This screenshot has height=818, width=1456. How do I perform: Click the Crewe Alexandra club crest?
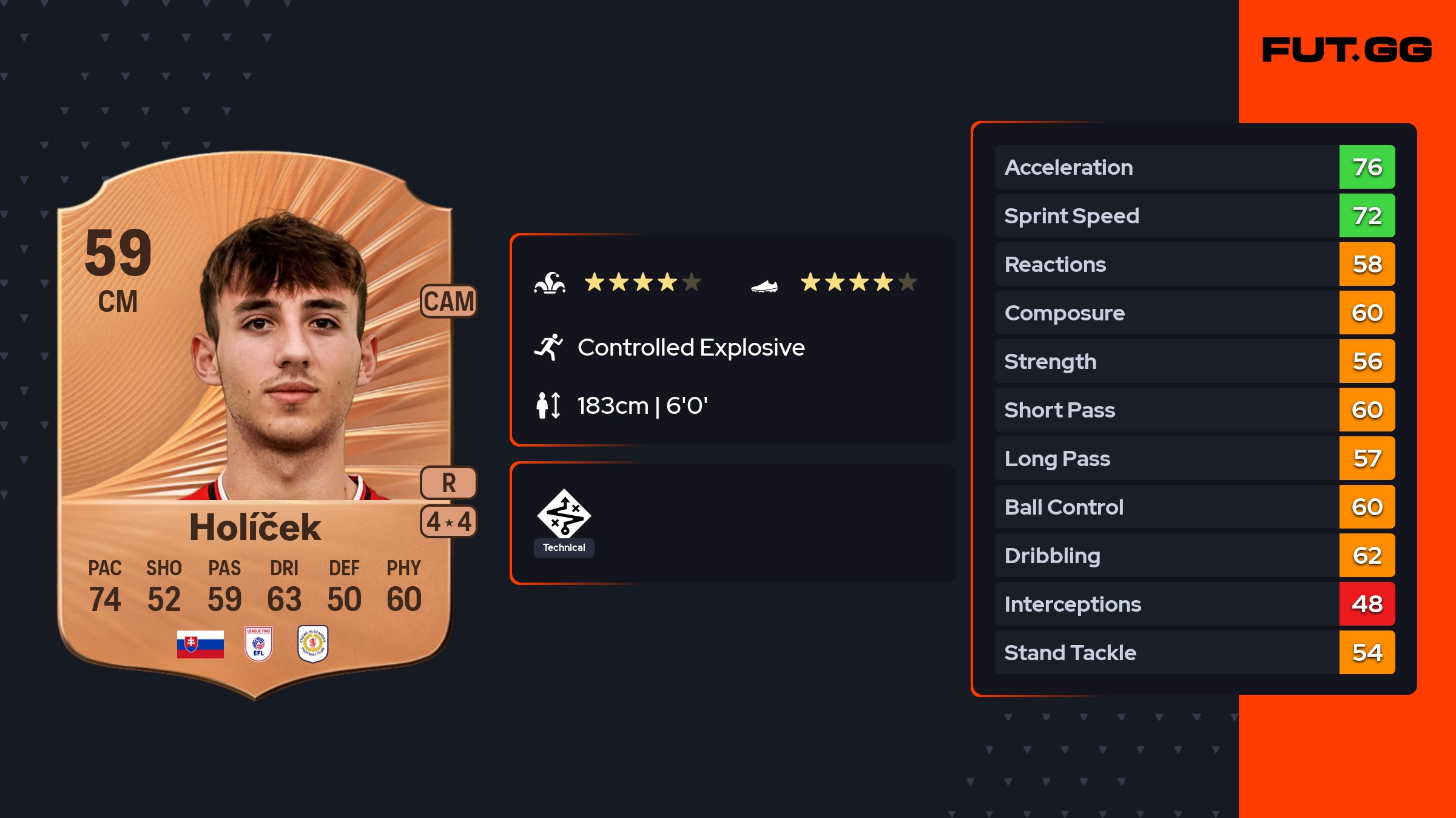click(313, 644)
